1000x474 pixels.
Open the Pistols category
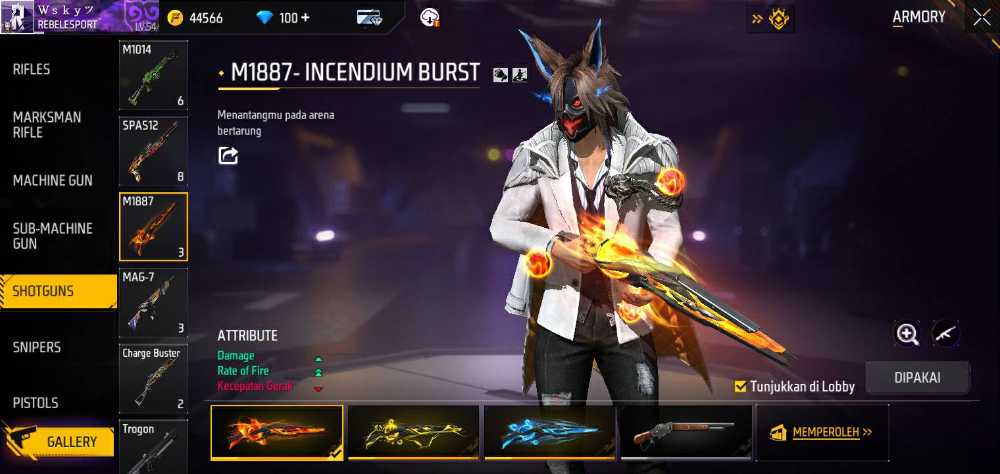coord(35,403)
